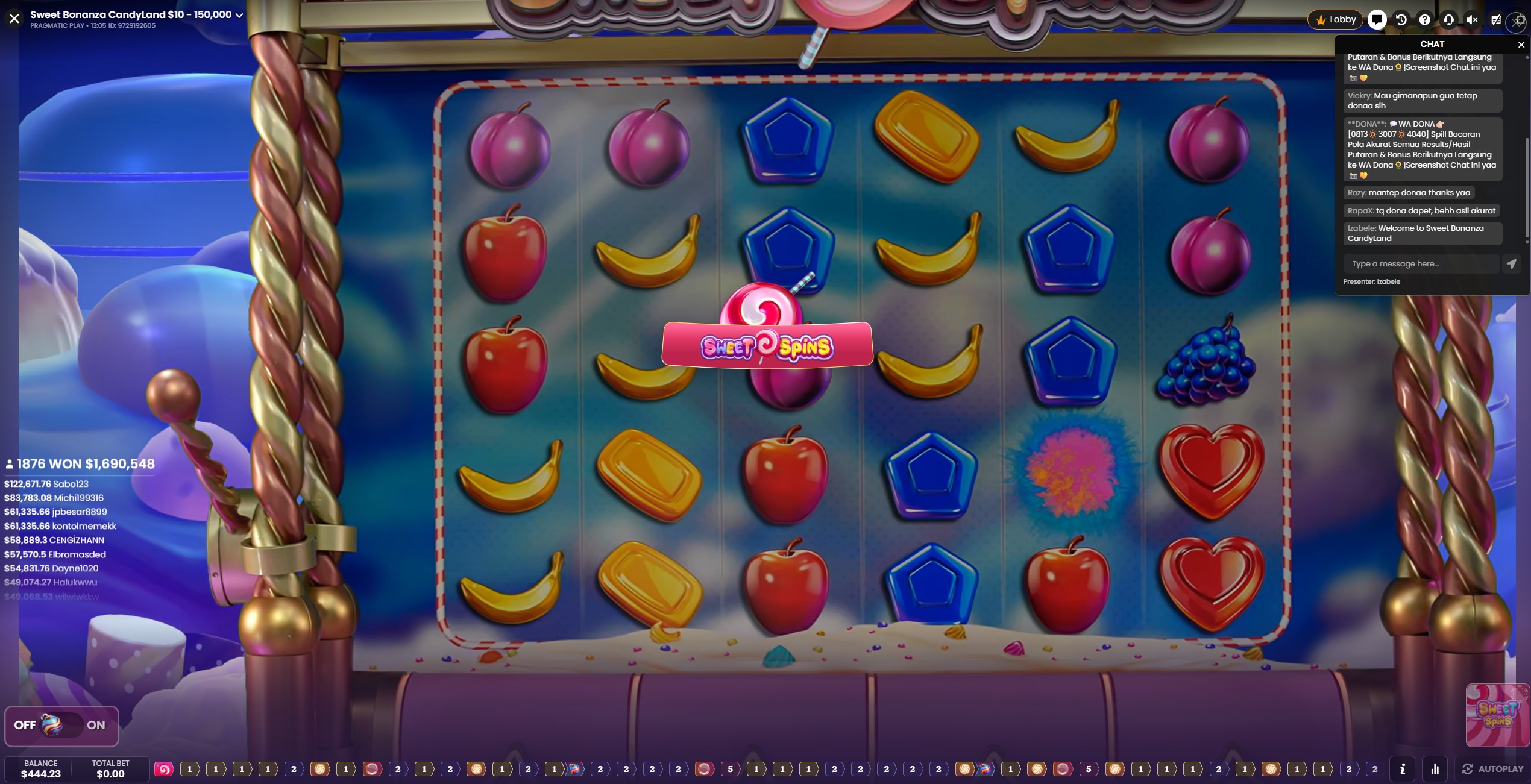
Task: Expand the Sweet Spins preview thumbnail
Action: 1497,715
